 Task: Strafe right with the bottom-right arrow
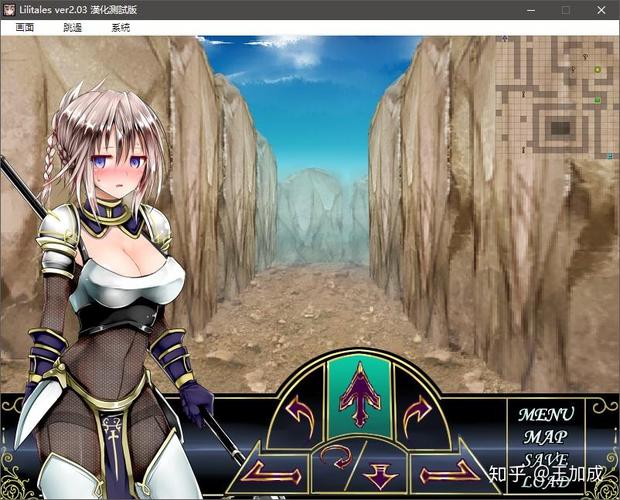click(x=445, y=469)
